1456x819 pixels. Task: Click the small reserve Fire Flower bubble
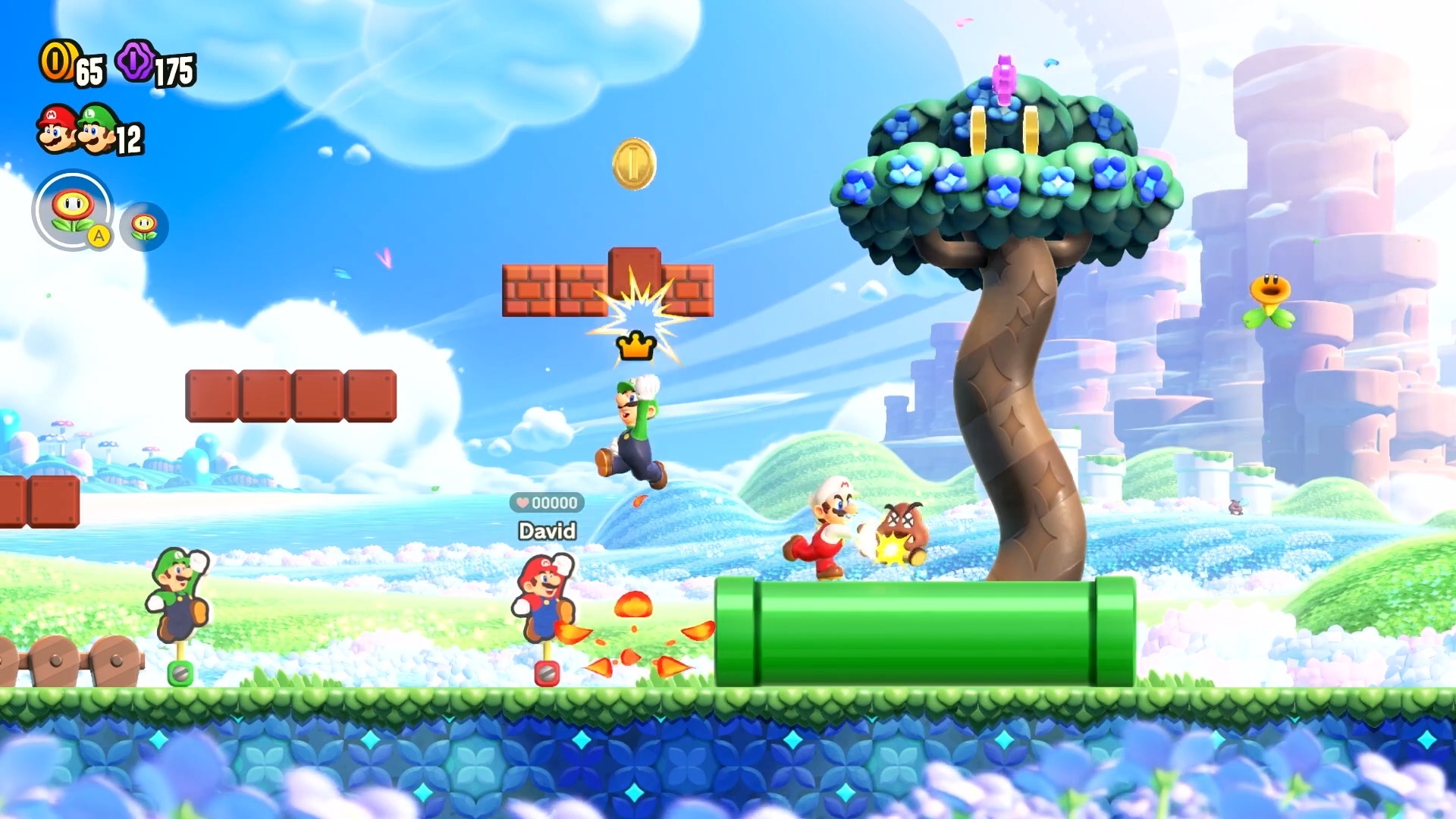pyautogui.click(x=144, y=226)
